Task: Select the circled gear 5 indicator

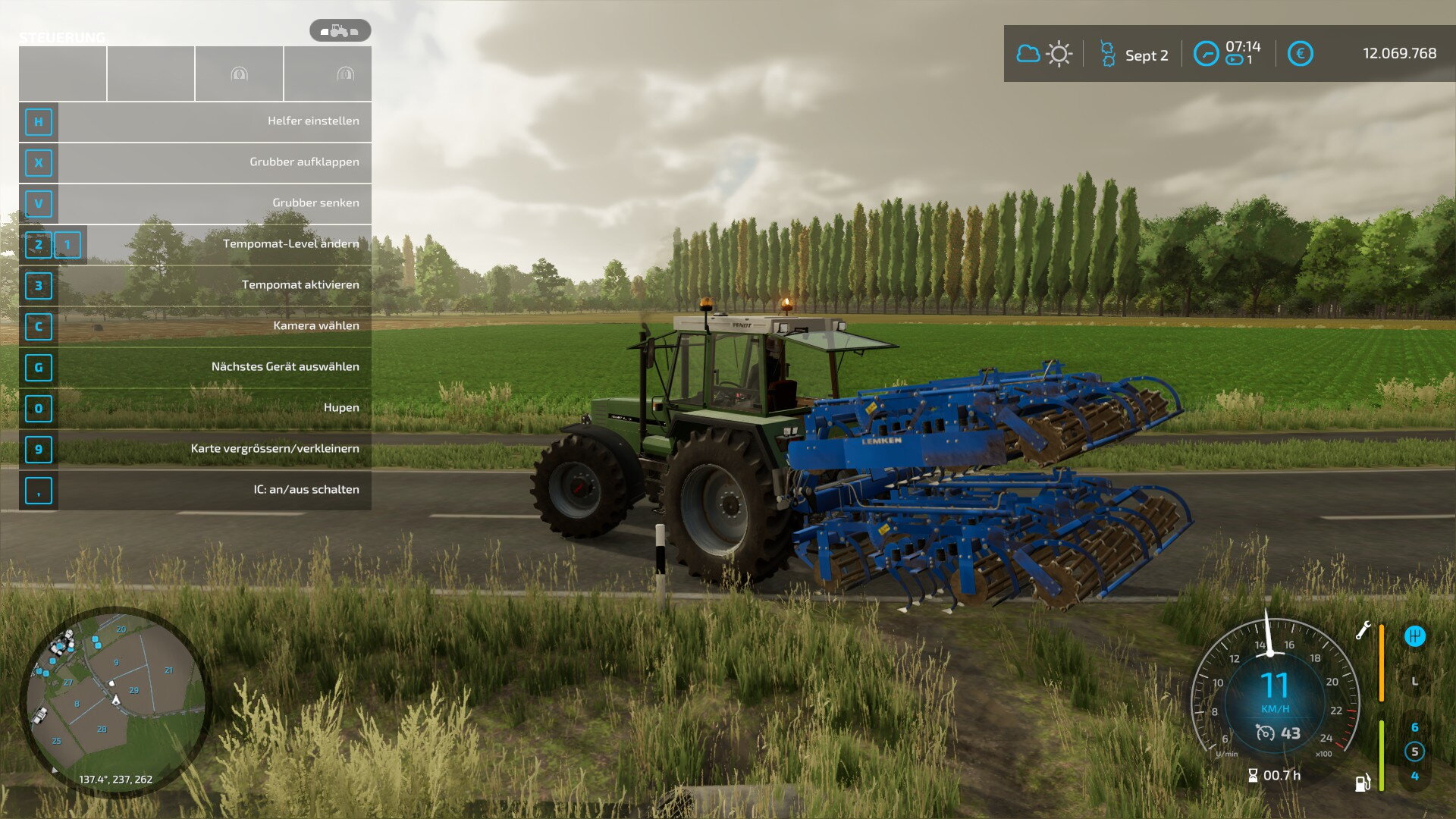Action: point(1414,752)
